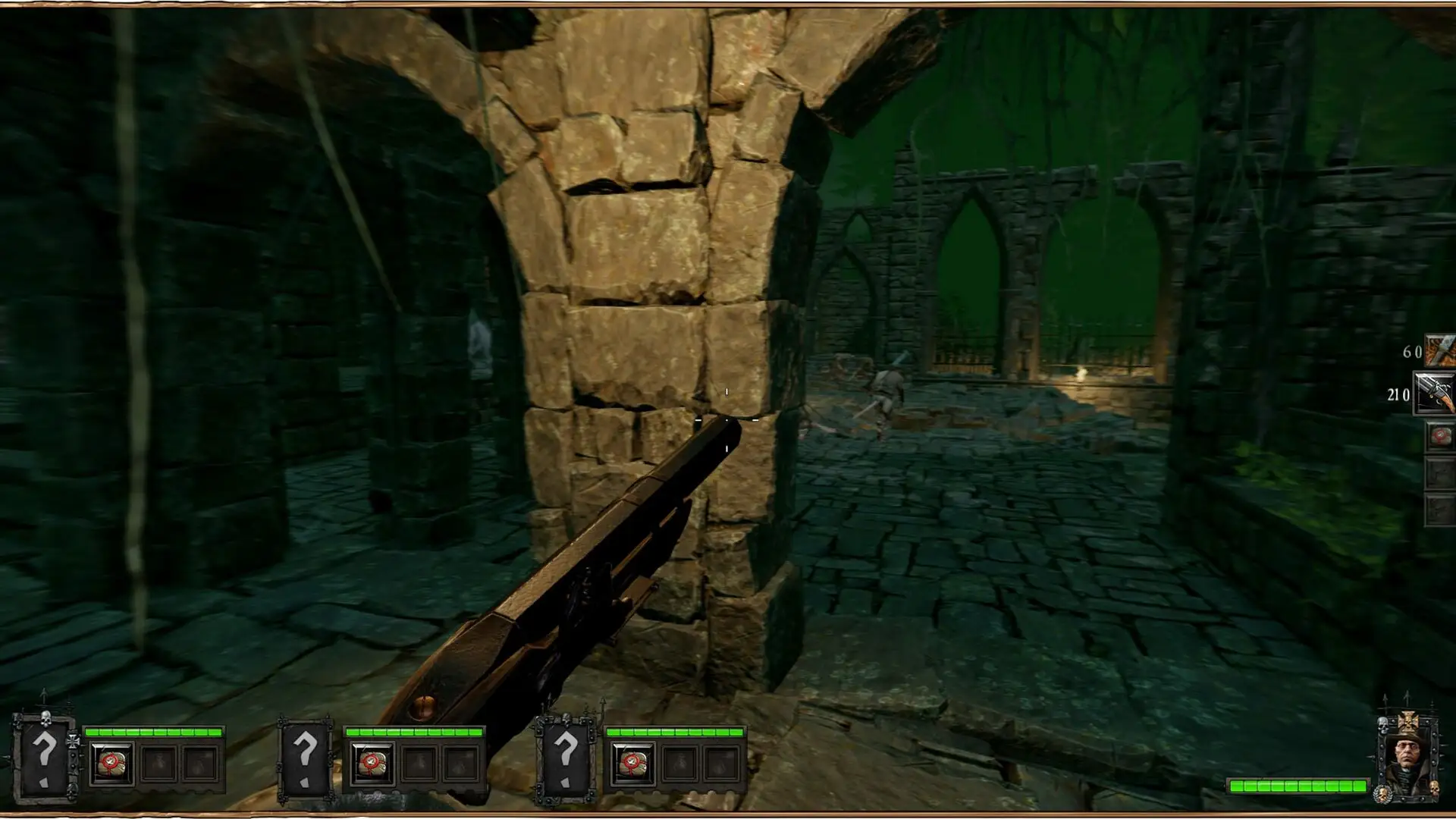Screen dimensions: 1456x819
Task: Click the empty potion slot of the first teammate
Action: click(159, 764)
